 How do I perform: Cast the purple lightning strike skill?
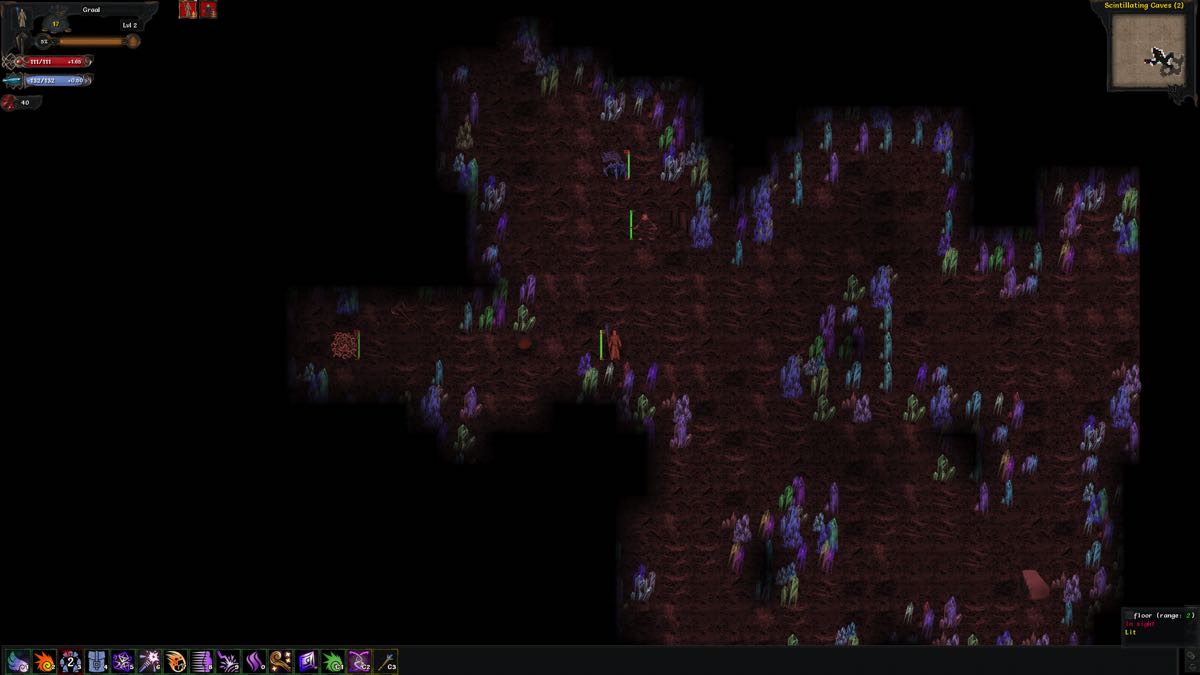tap(228, 661)
